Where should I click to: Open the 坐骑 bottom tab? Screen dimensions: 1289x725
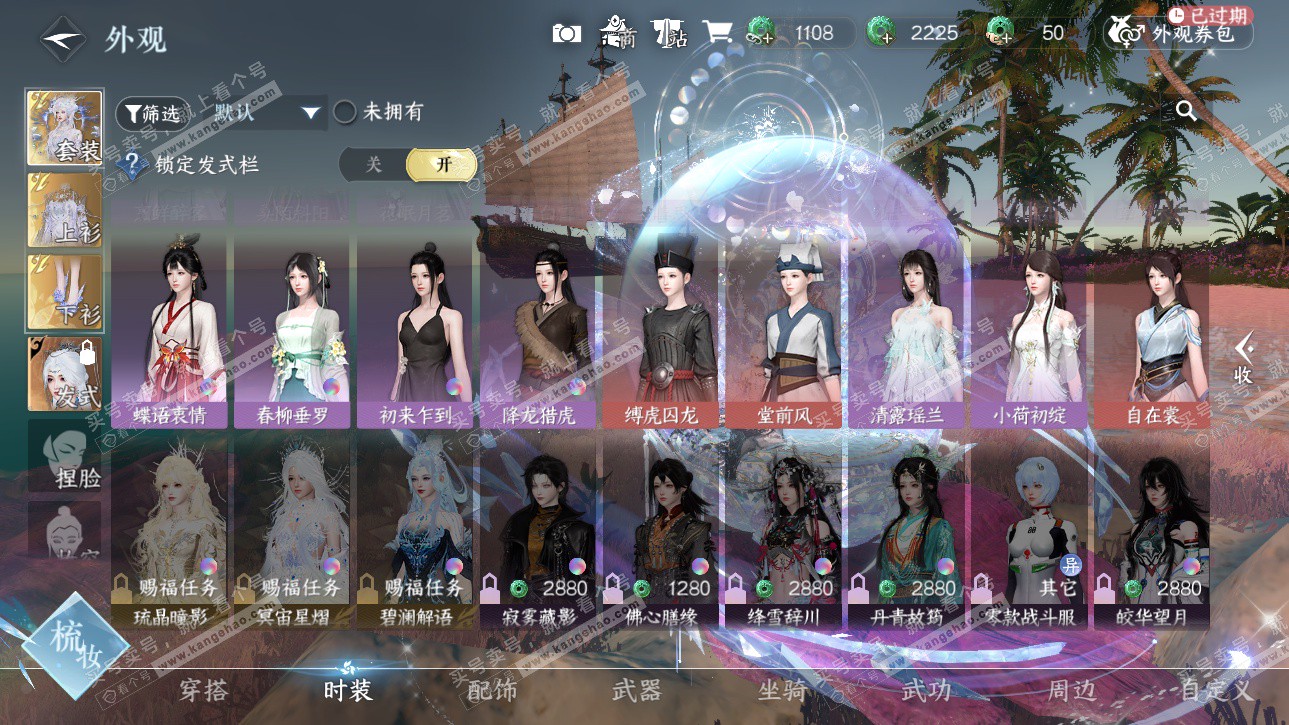click(782, 689)
